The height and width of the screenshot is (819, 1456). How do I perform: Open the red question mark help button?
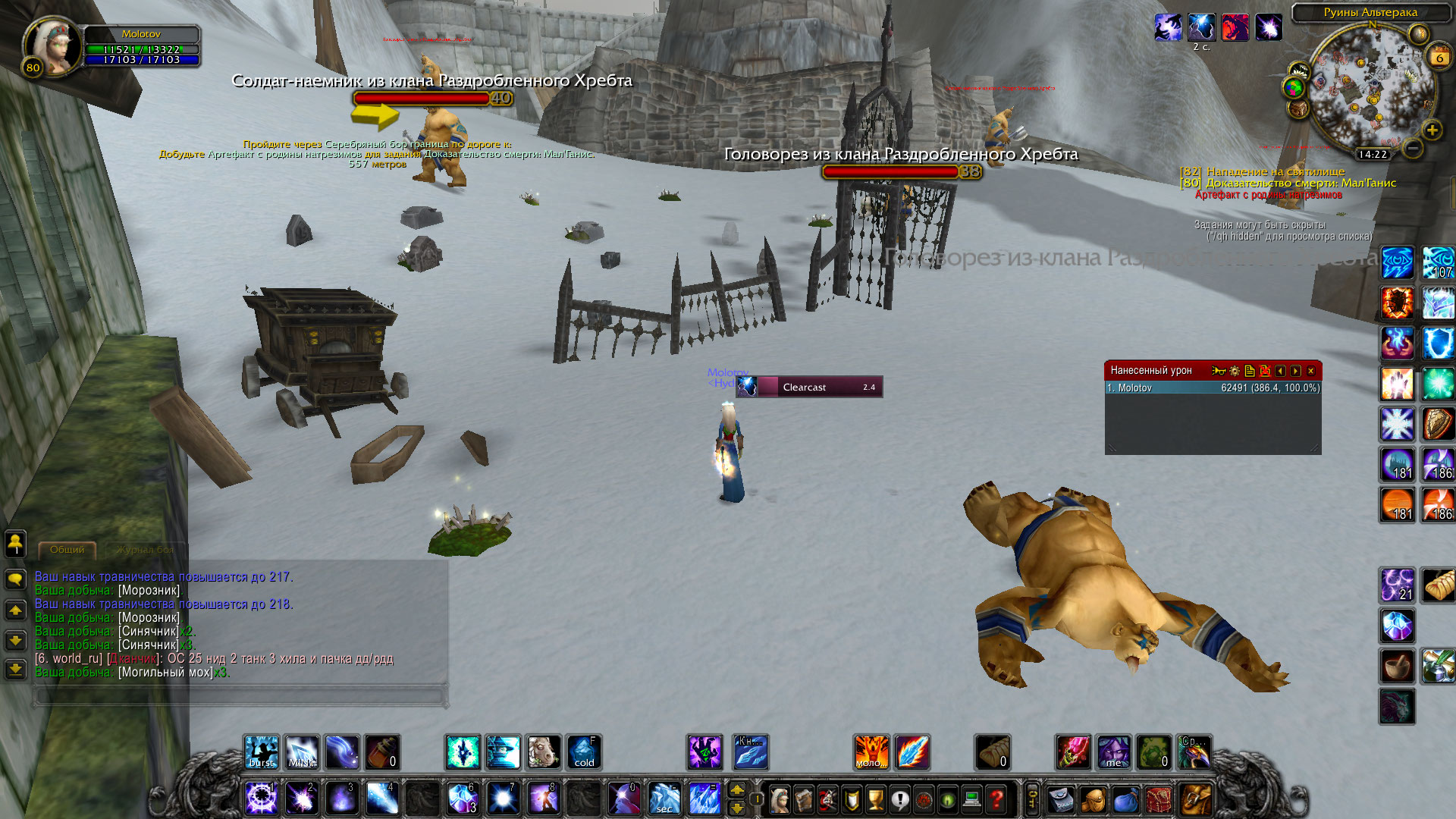996,799
